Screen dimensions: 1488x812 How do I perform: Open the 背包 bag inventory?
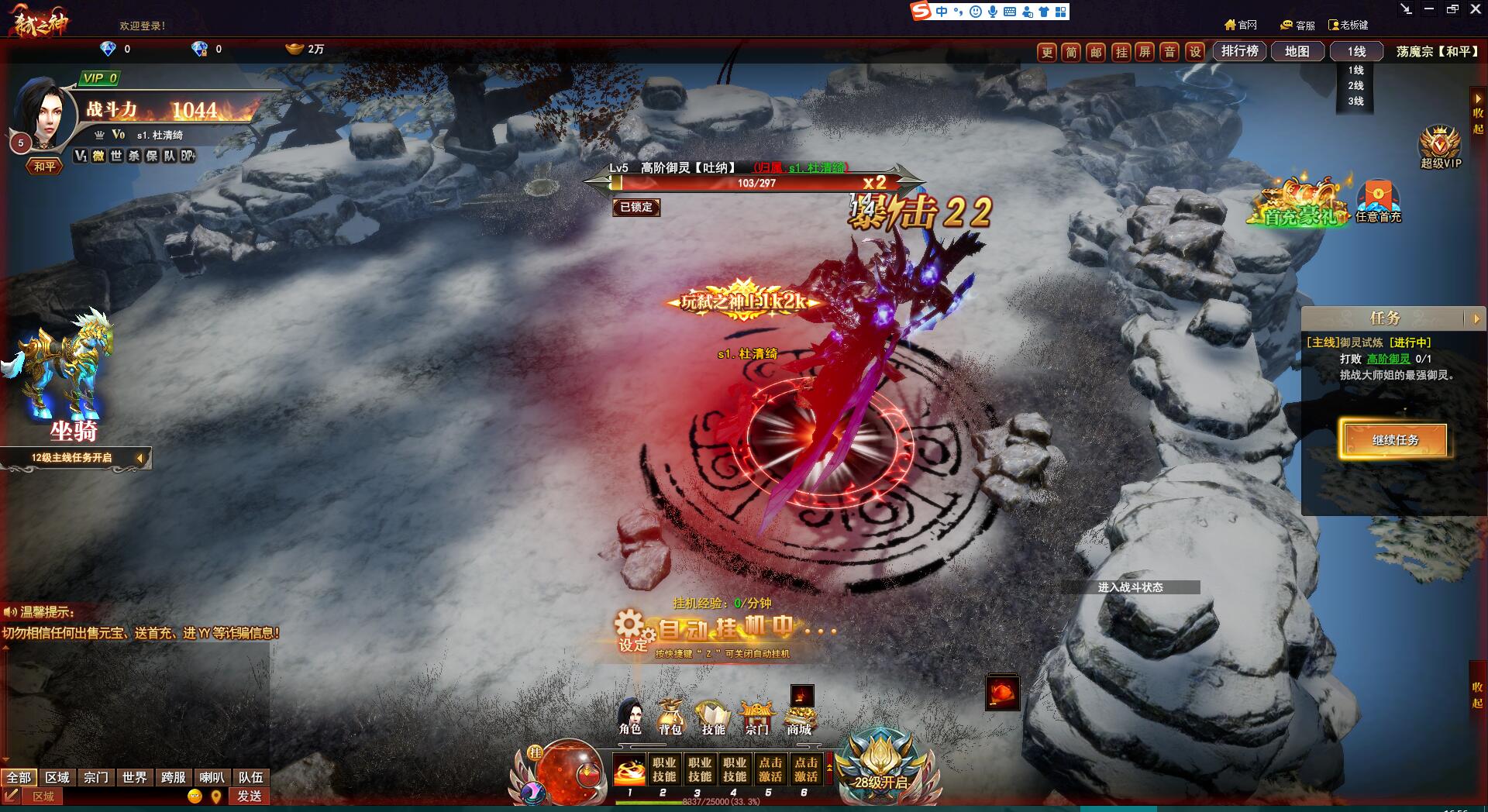pos(670,716)
